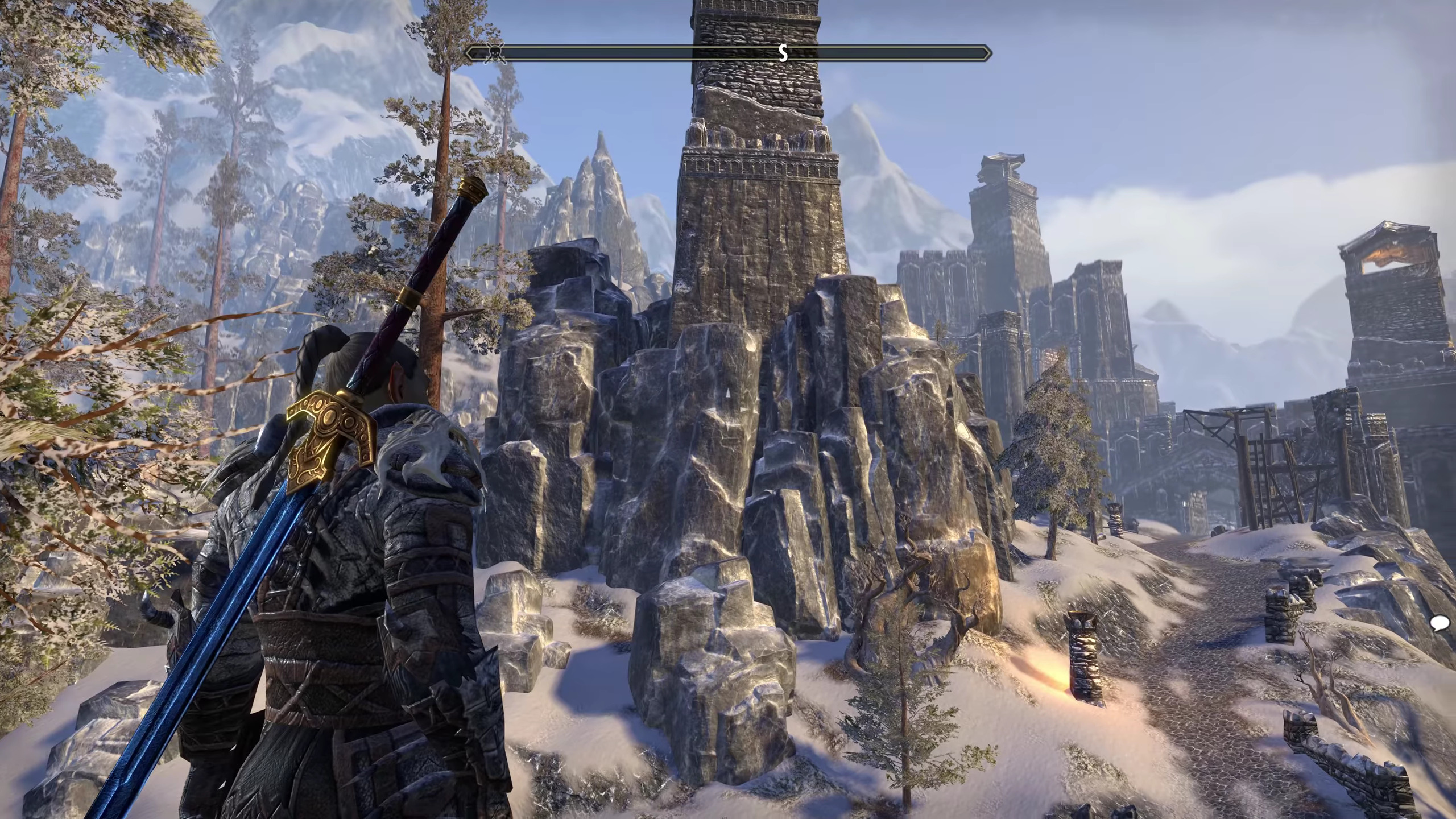Select the South heading on the compass bar
This screenshot has height=819, width=1456.
pos(783,53)
